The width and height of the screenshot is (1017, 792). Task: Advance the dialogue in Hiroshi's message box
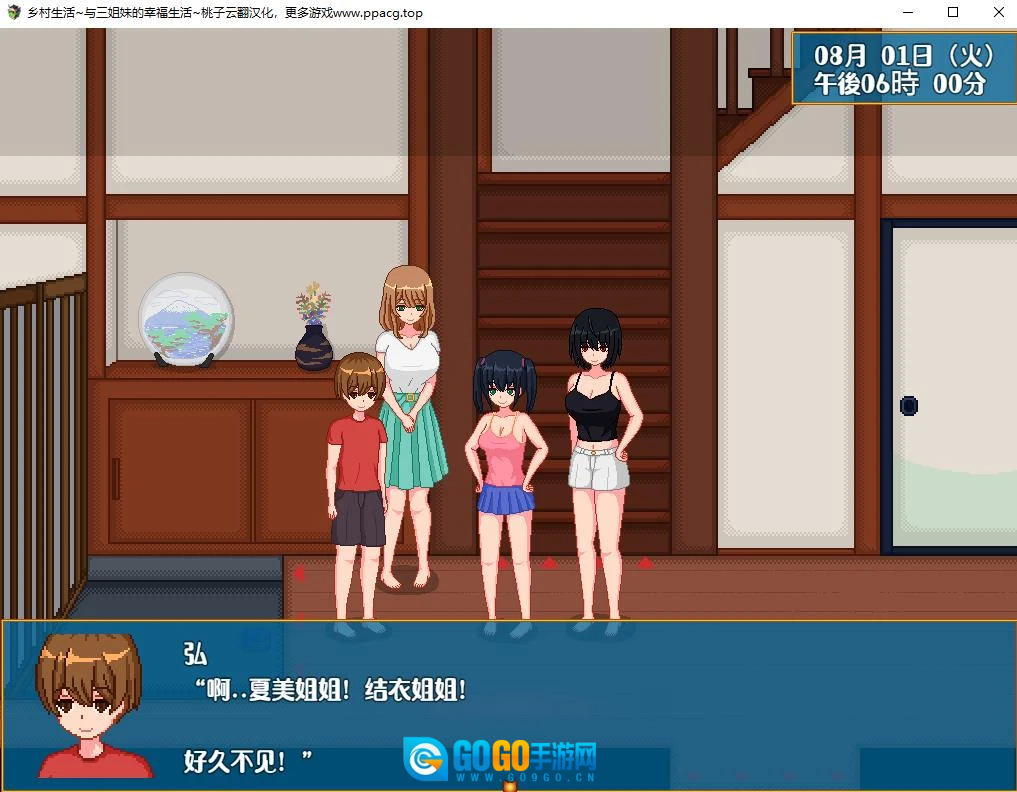508,703
